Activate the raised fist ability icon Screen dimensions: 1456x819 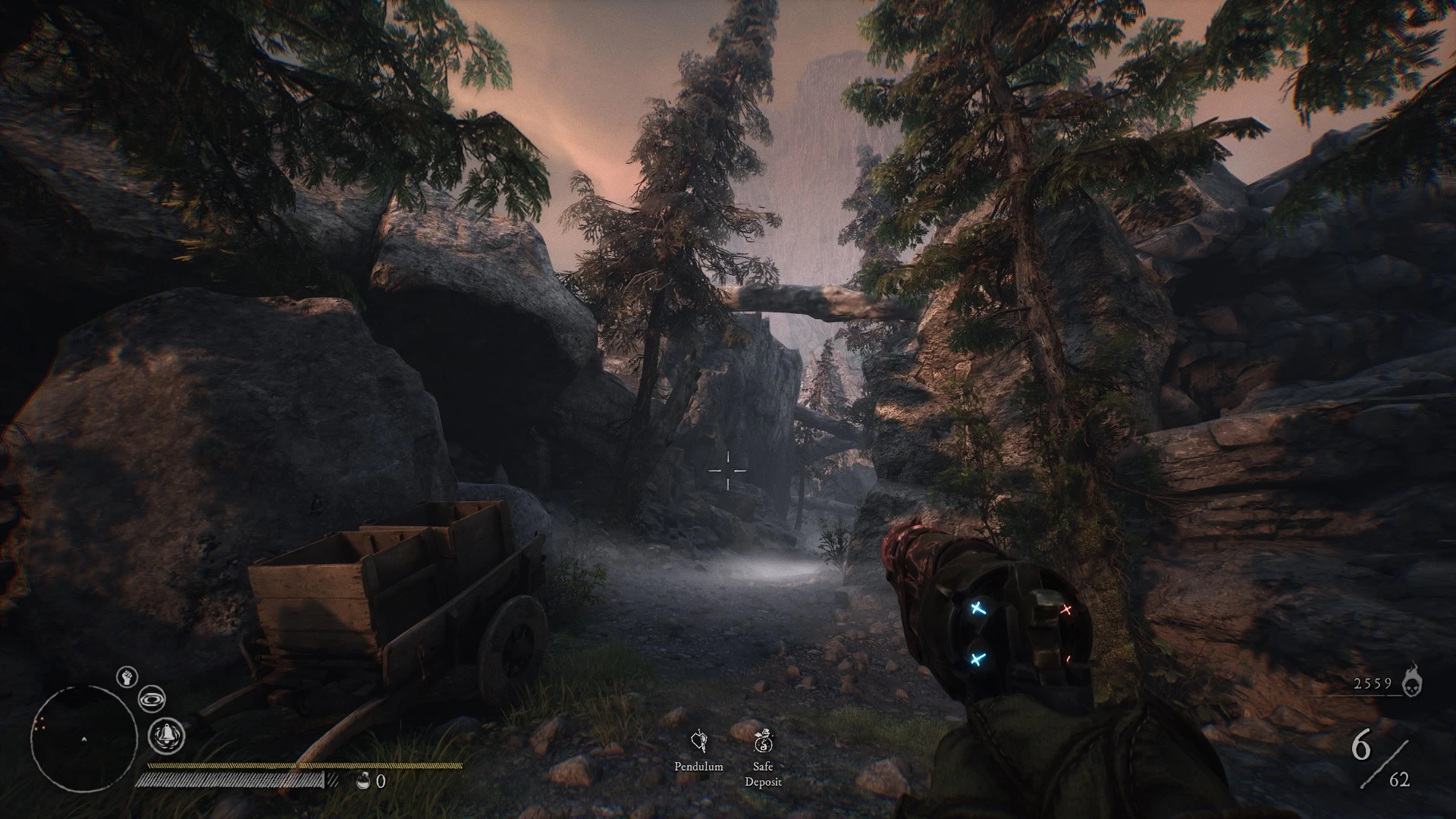click(127, 676)
